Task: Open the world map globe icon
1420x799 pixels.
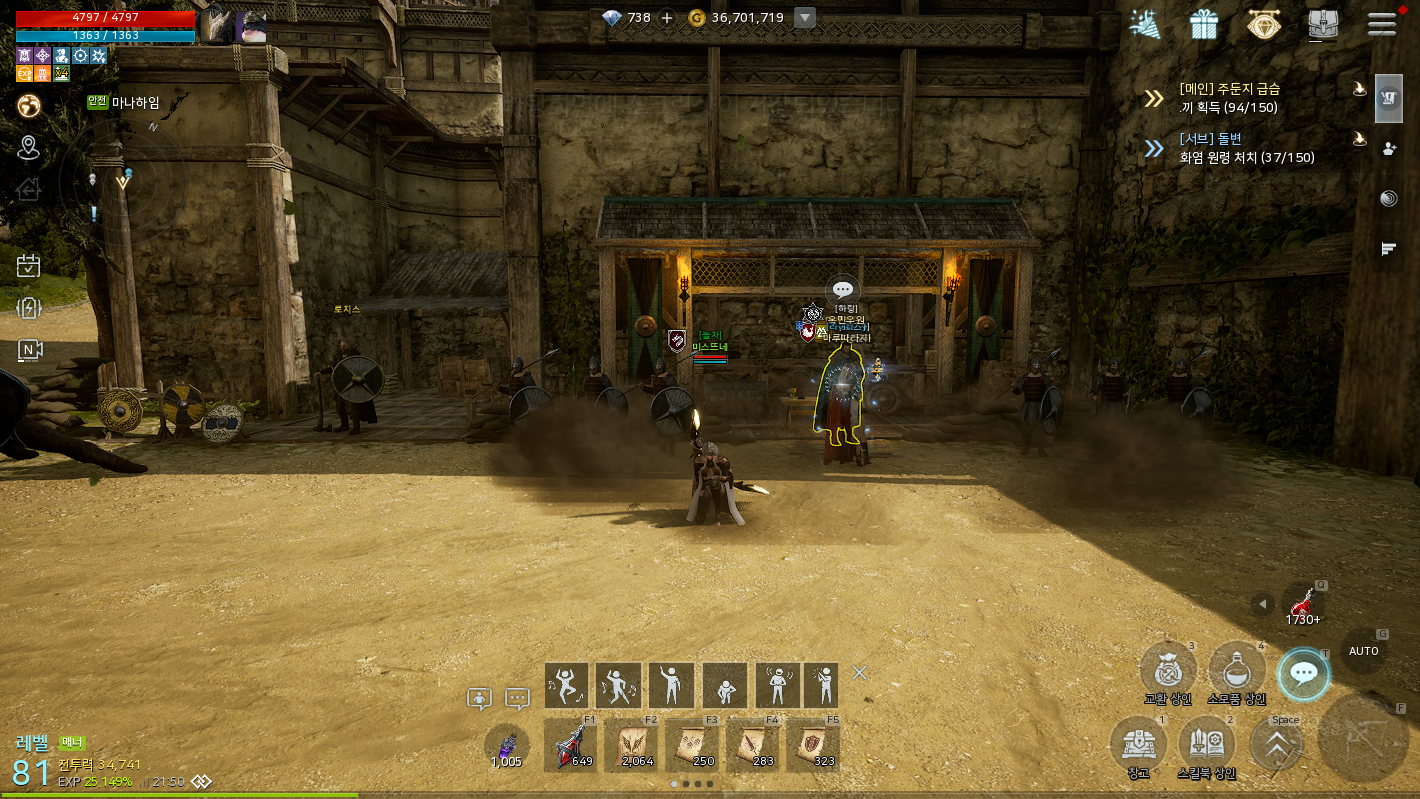Action: click(x=29, y=105)
